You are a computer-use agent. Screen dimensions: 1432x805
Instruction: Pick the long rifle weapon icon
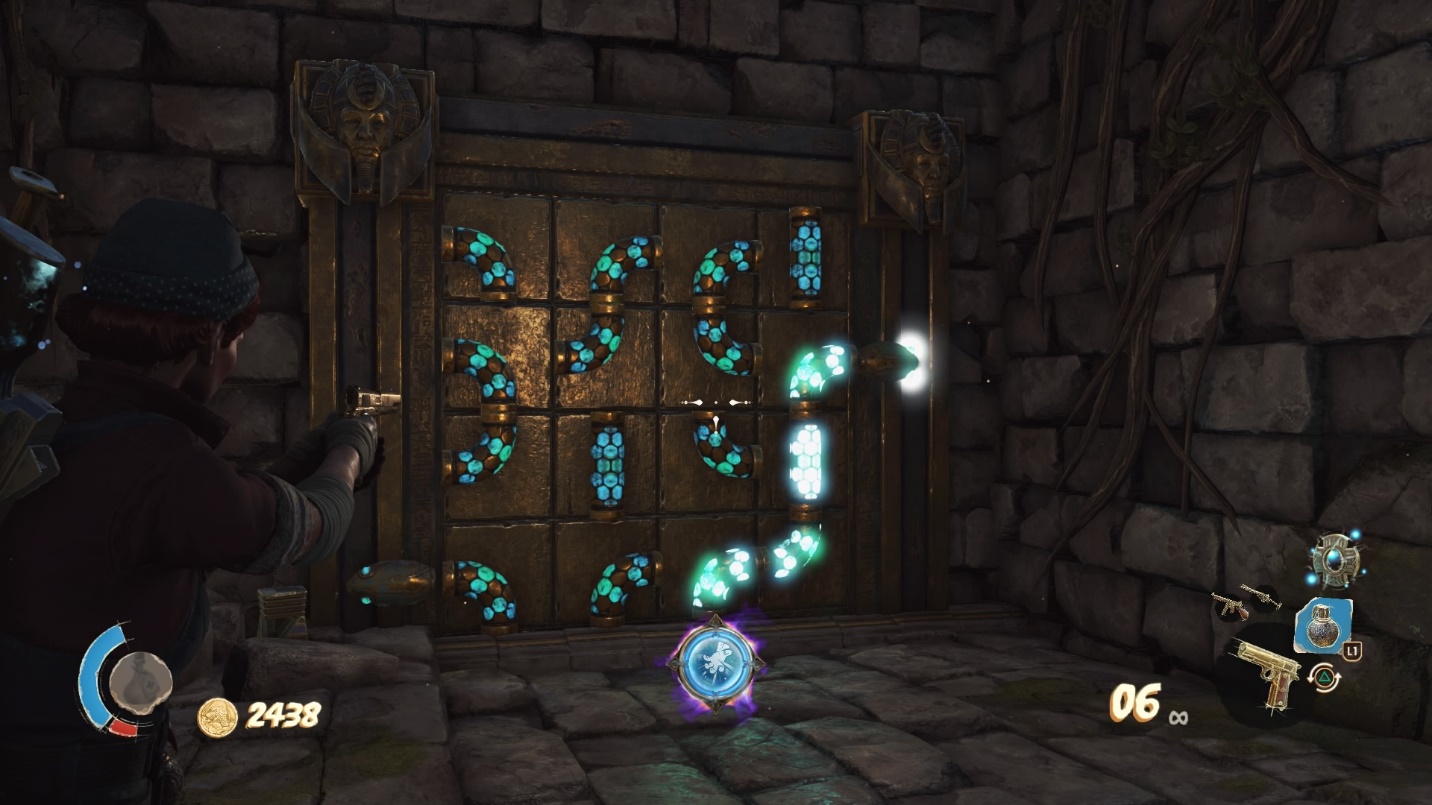coord(1260,596)
